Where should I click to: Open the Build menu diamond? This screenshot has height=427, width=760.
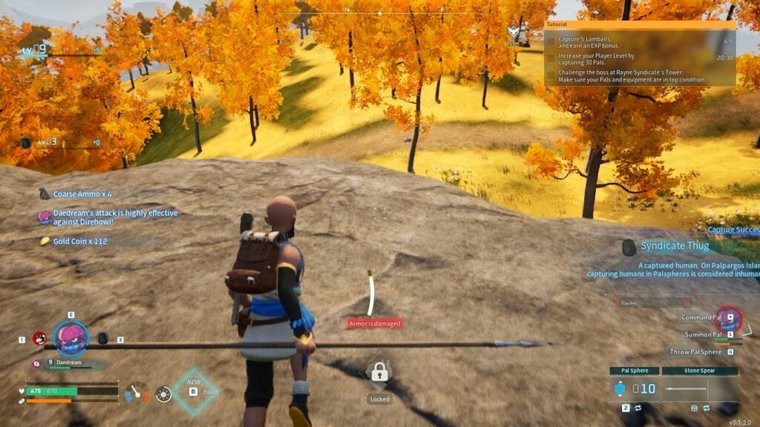[x=192, y=391]
